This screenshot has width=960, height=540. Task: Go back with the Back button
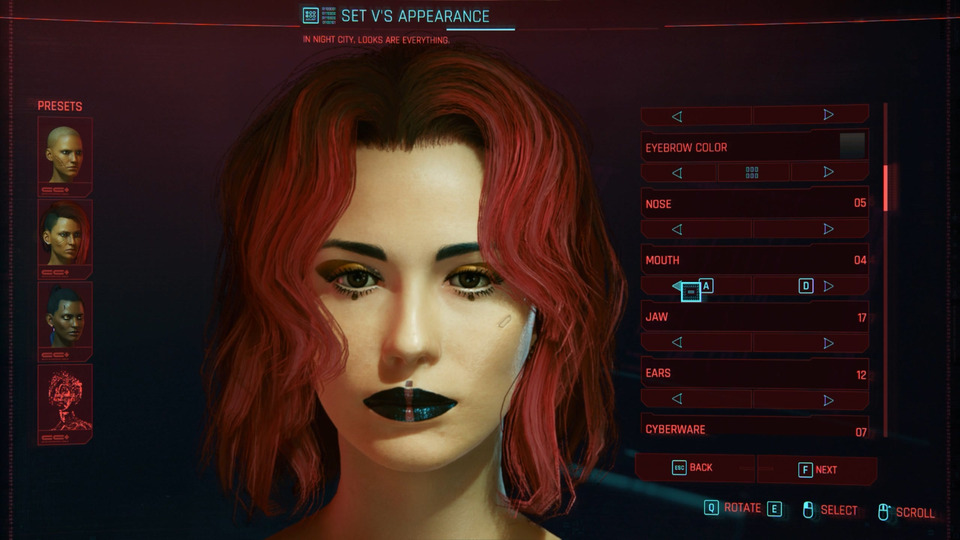pyautogui.click(x=695, y=468)
